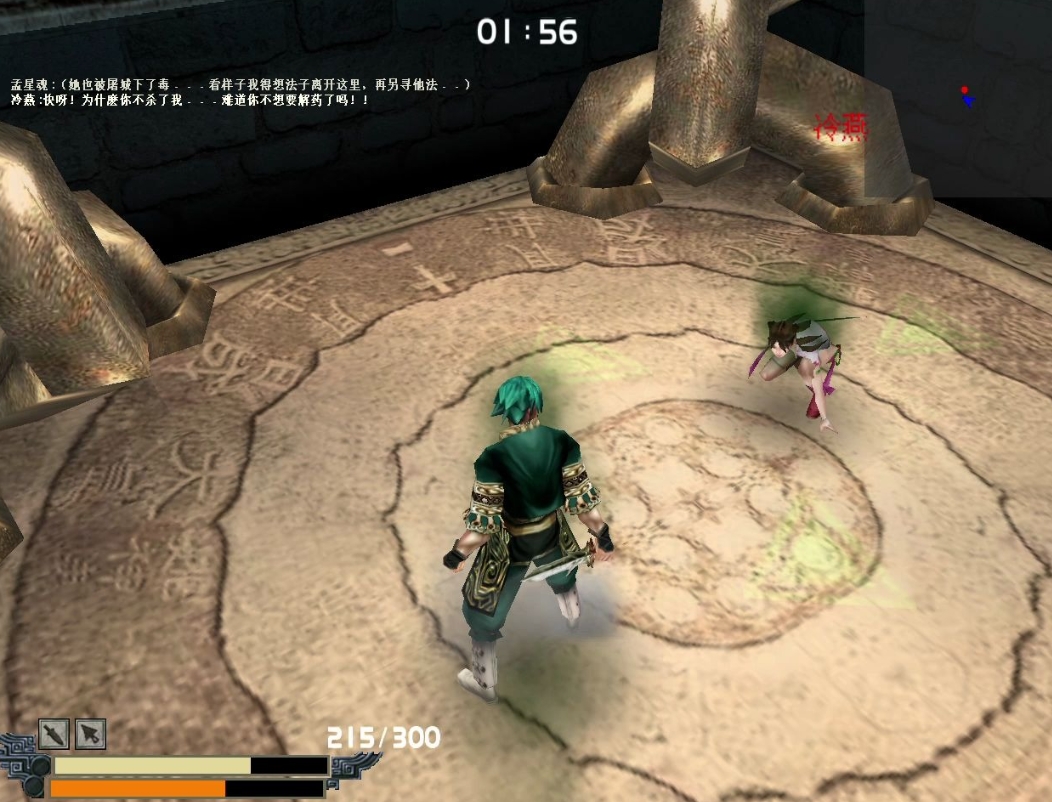Click the red enemy dot on minimap
1052x802 pixels.
pos(964,90)
